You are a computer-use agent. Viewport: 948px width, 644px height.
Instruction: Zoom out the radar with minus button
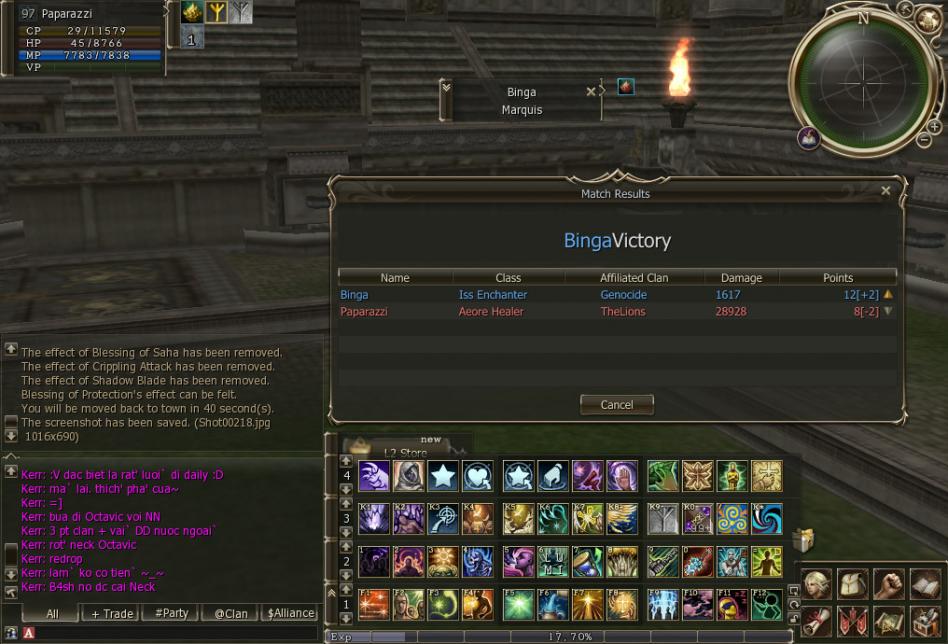pos(922,141)
